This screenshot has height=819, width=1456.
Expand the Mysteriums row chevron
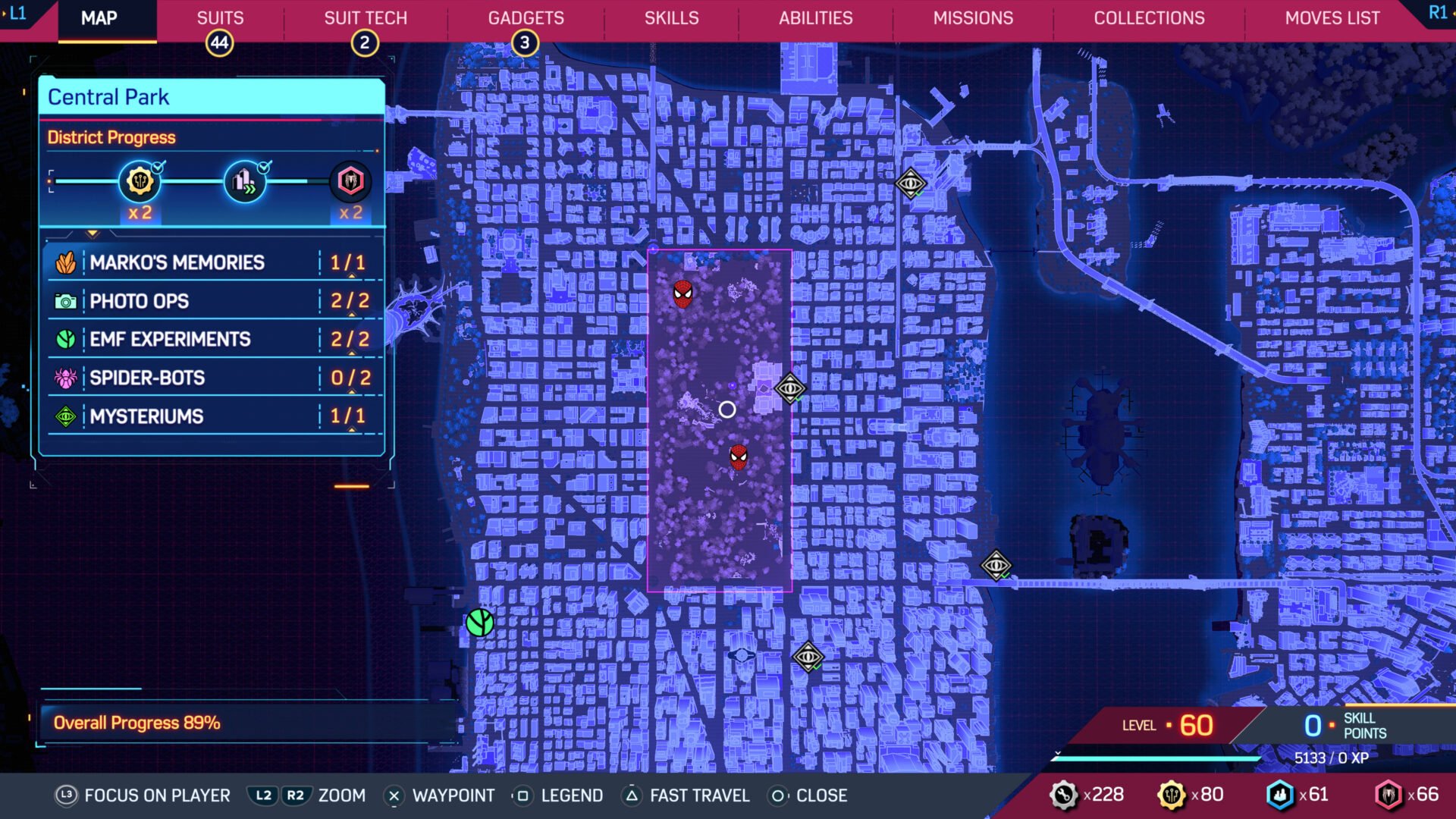point(353,431)
